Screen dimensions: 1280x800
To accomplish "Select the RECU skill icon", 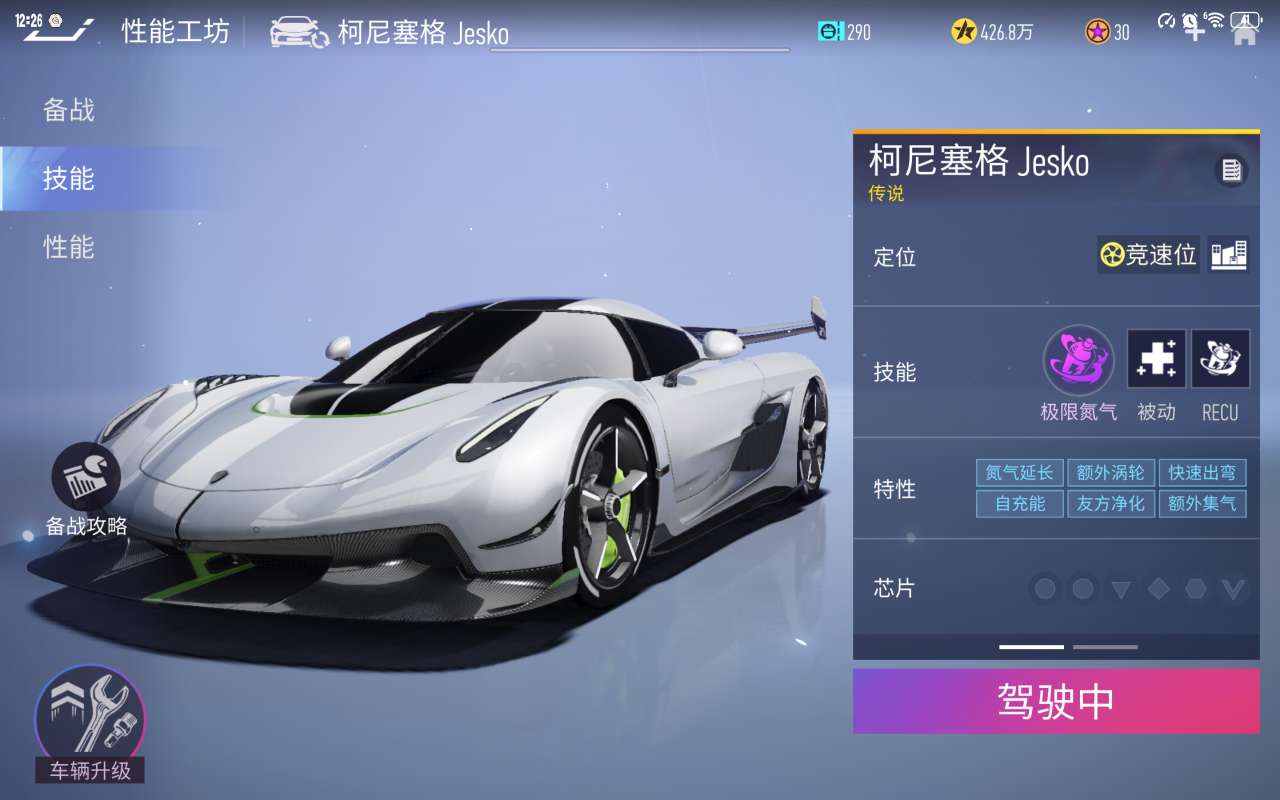I will pyautogui.click(x=1220, y=359).
